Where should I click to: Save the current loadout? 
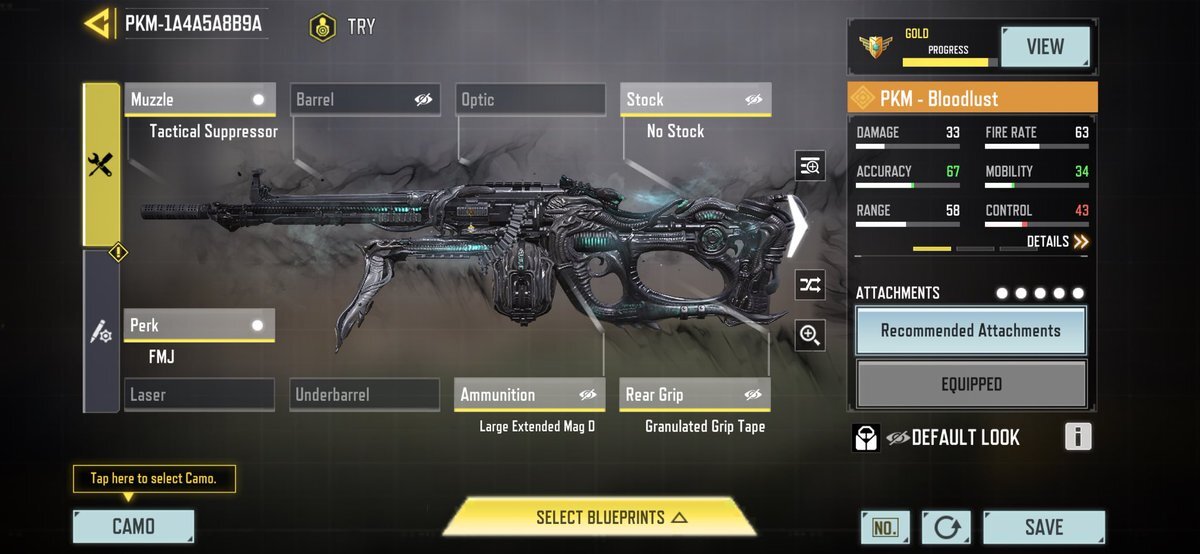coord(1043,527)
